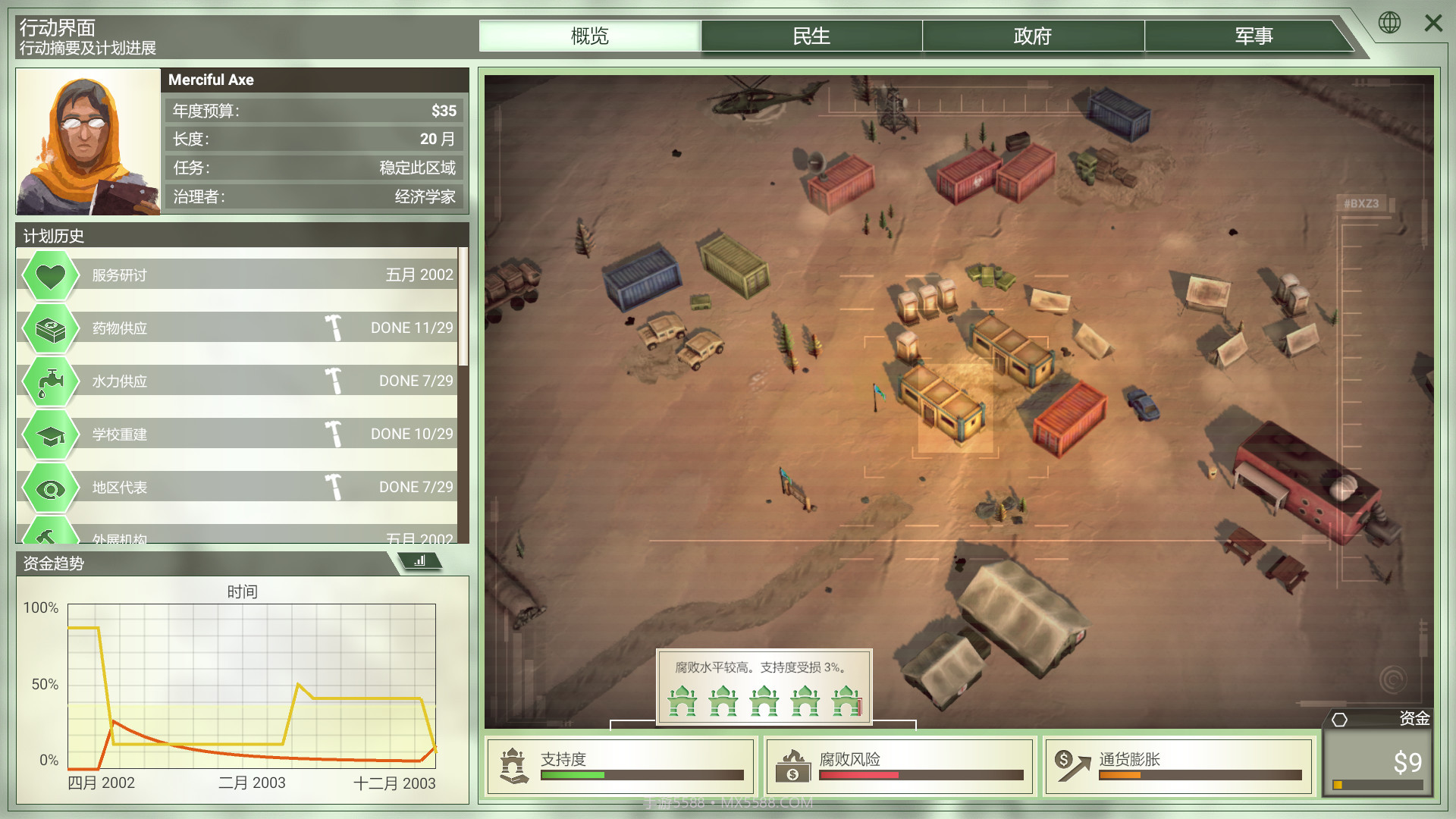Click the money bag icon beside 腐败风险

[793, 765]
